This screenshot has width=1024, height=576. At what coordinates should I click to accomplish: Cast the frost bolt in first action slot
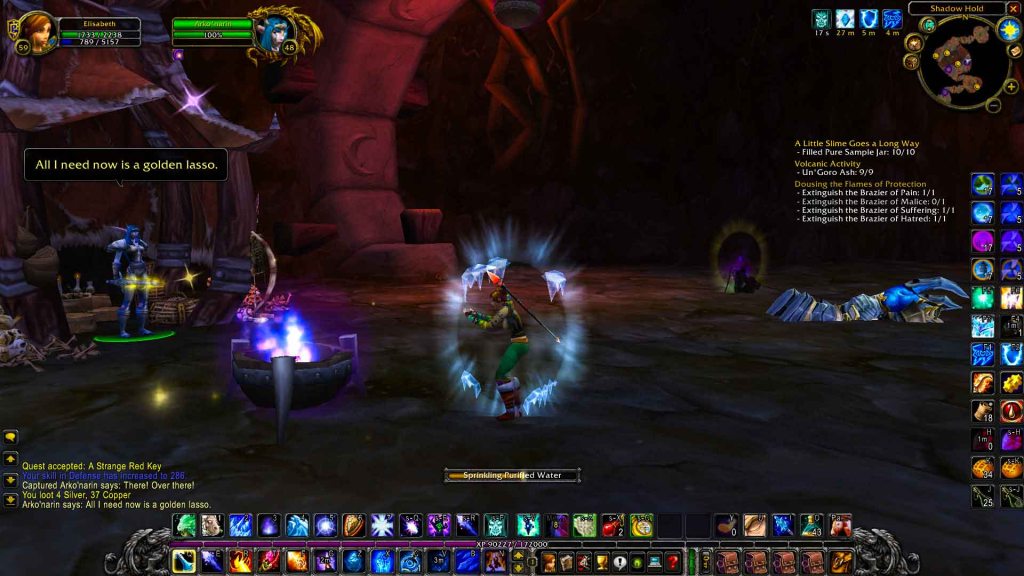tap(185, 561)
